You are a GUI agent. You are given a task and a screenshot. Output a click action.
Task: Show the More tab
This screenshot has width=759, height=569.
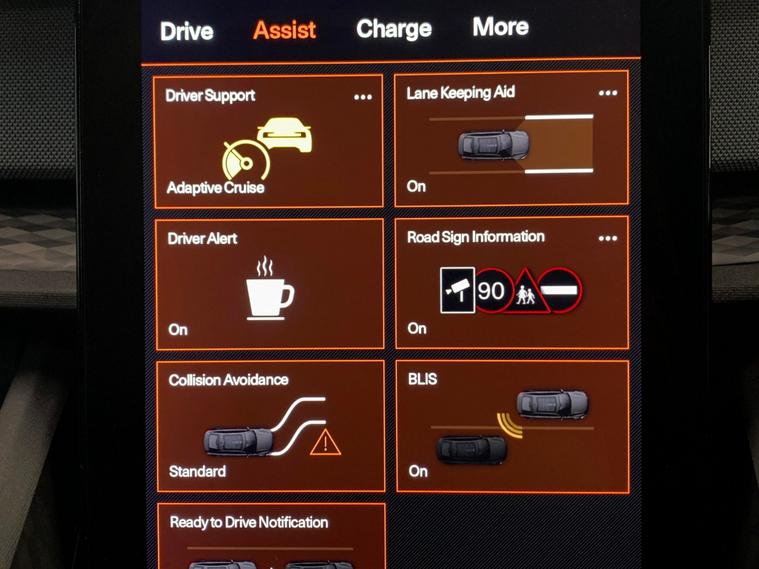[500, 27]
